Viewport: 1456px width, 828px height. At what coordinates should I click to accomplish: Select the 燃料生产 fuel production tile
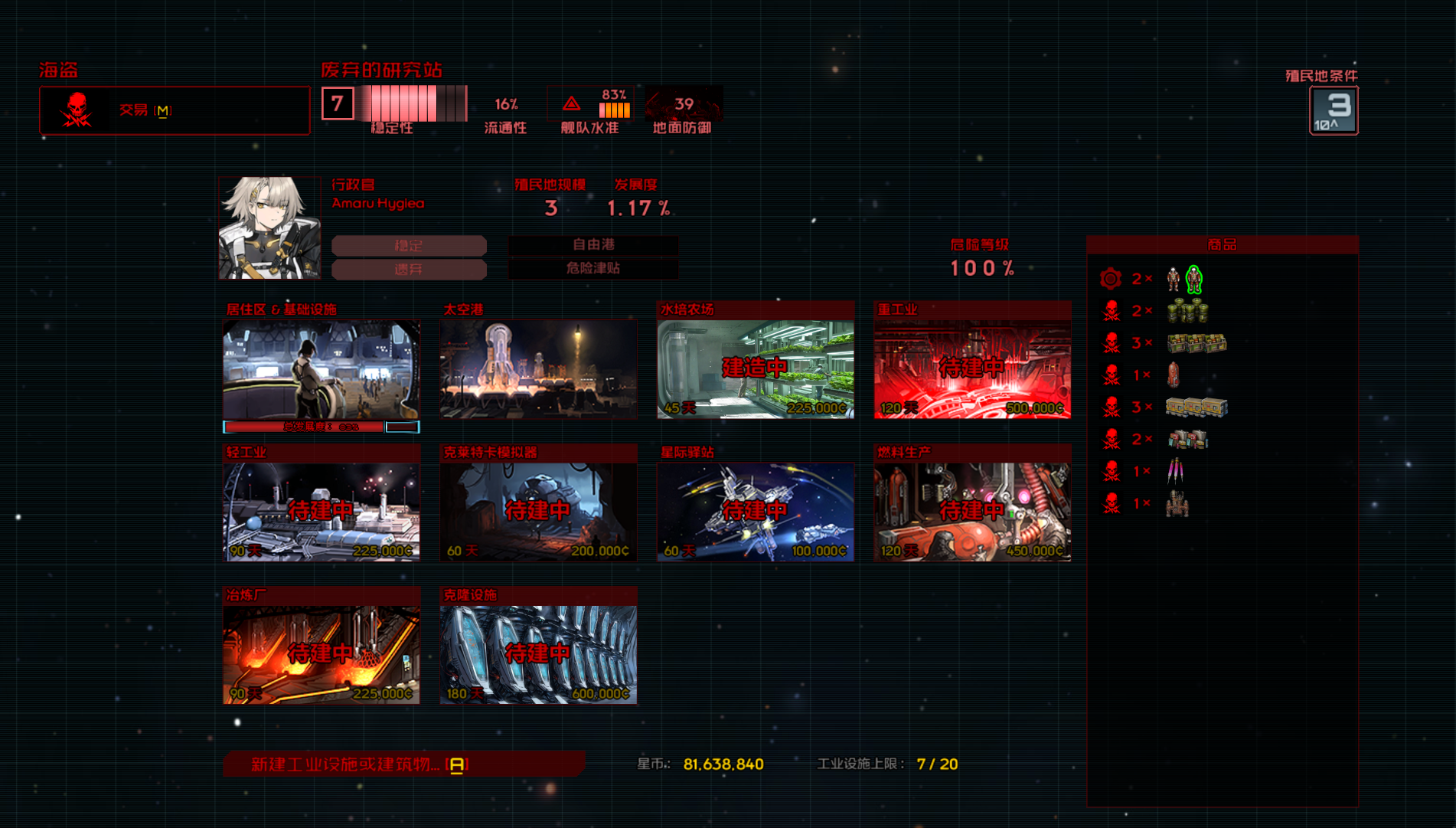point(972,512)
